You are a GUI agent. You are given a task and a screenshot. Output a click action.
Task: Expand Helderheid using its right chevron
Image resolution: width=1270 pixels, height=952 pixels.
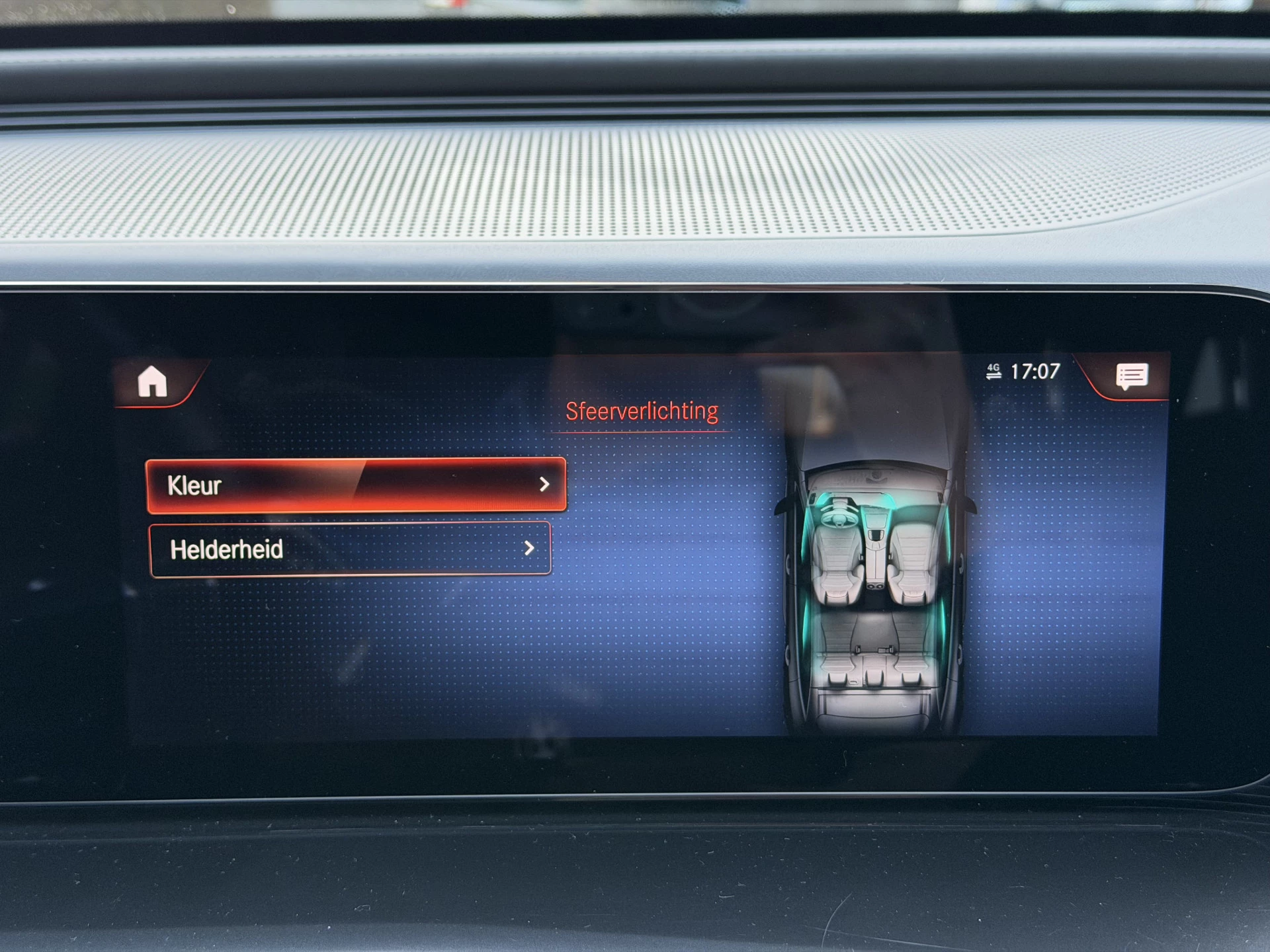528,549
